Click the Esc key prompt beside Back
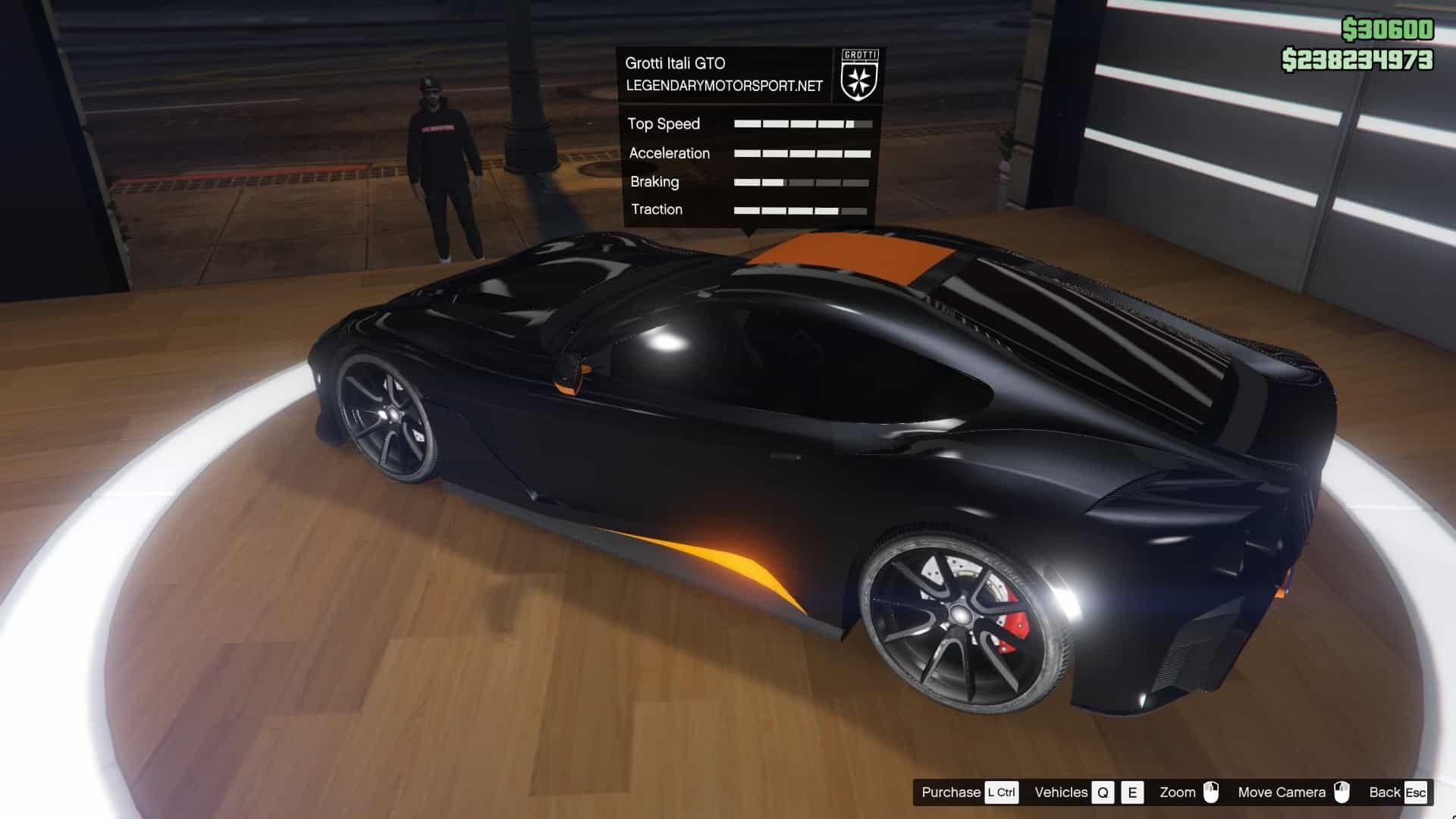 click(x=1415, y=792)
